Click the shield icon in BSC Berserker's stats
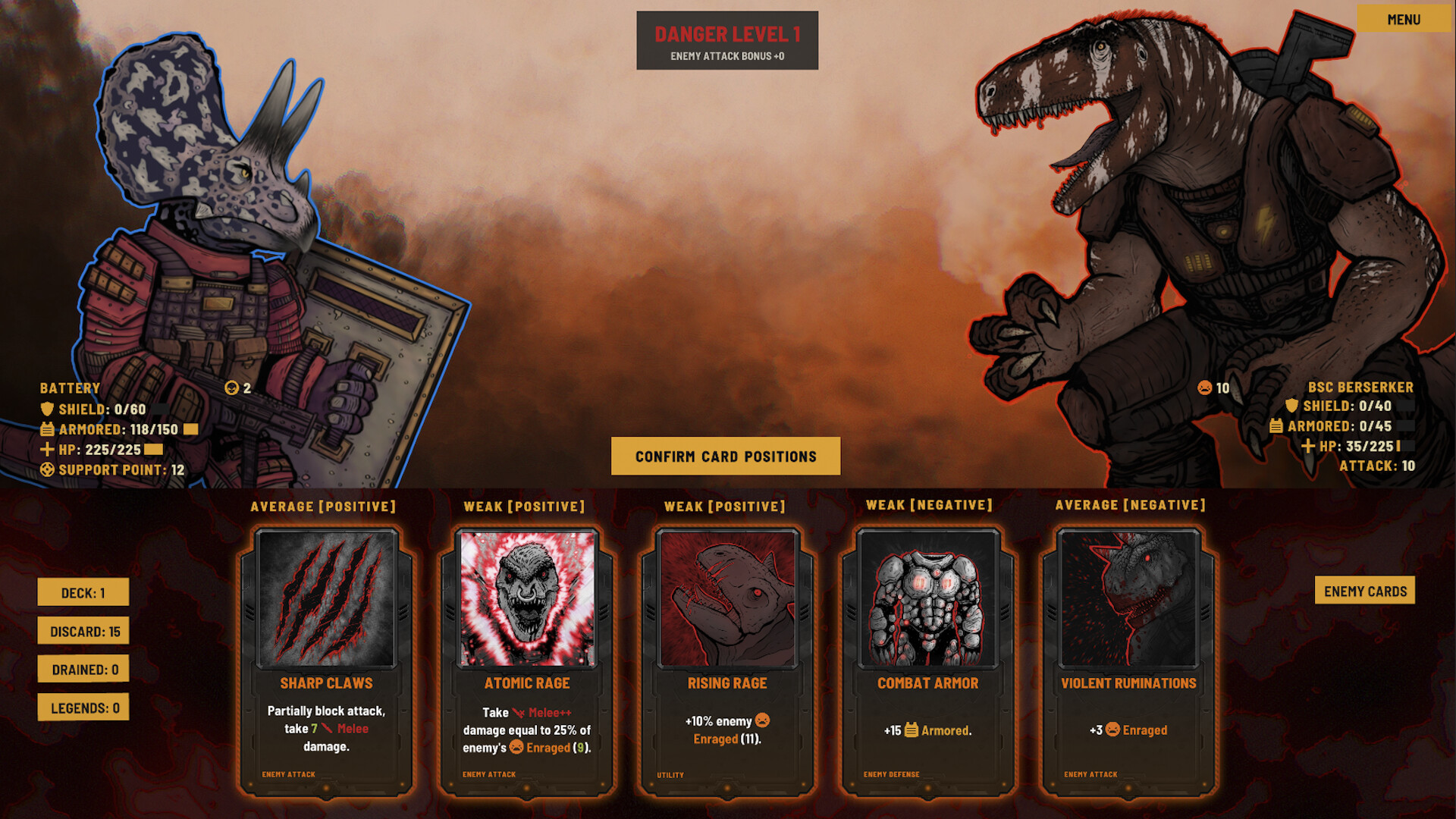The height and width of the screenshot is (819, 1456). click(x=1291, y=406)
